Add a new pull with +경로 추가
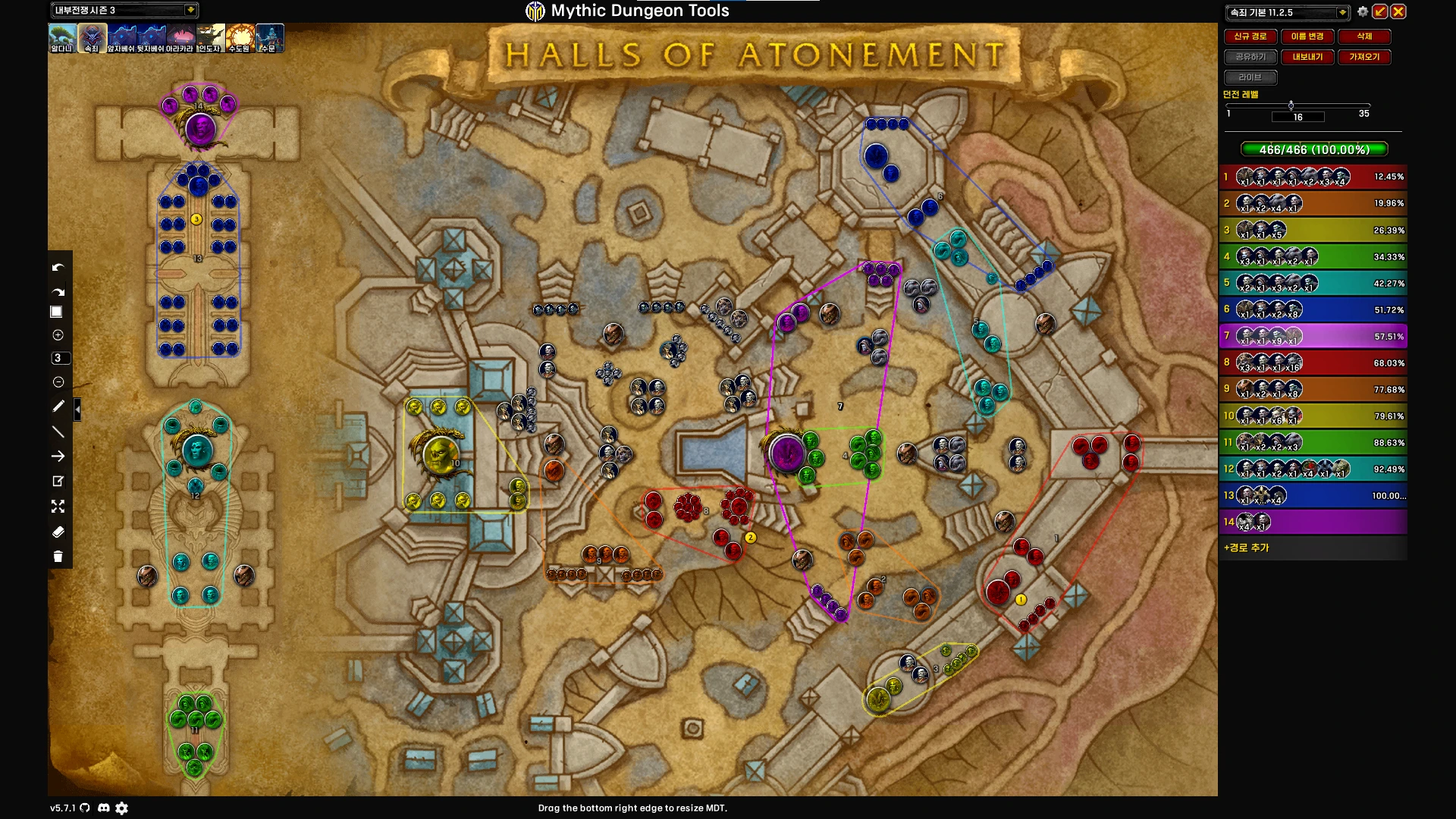The width and height of the screenshot is (1456, 819). (x=1246, y=548)
